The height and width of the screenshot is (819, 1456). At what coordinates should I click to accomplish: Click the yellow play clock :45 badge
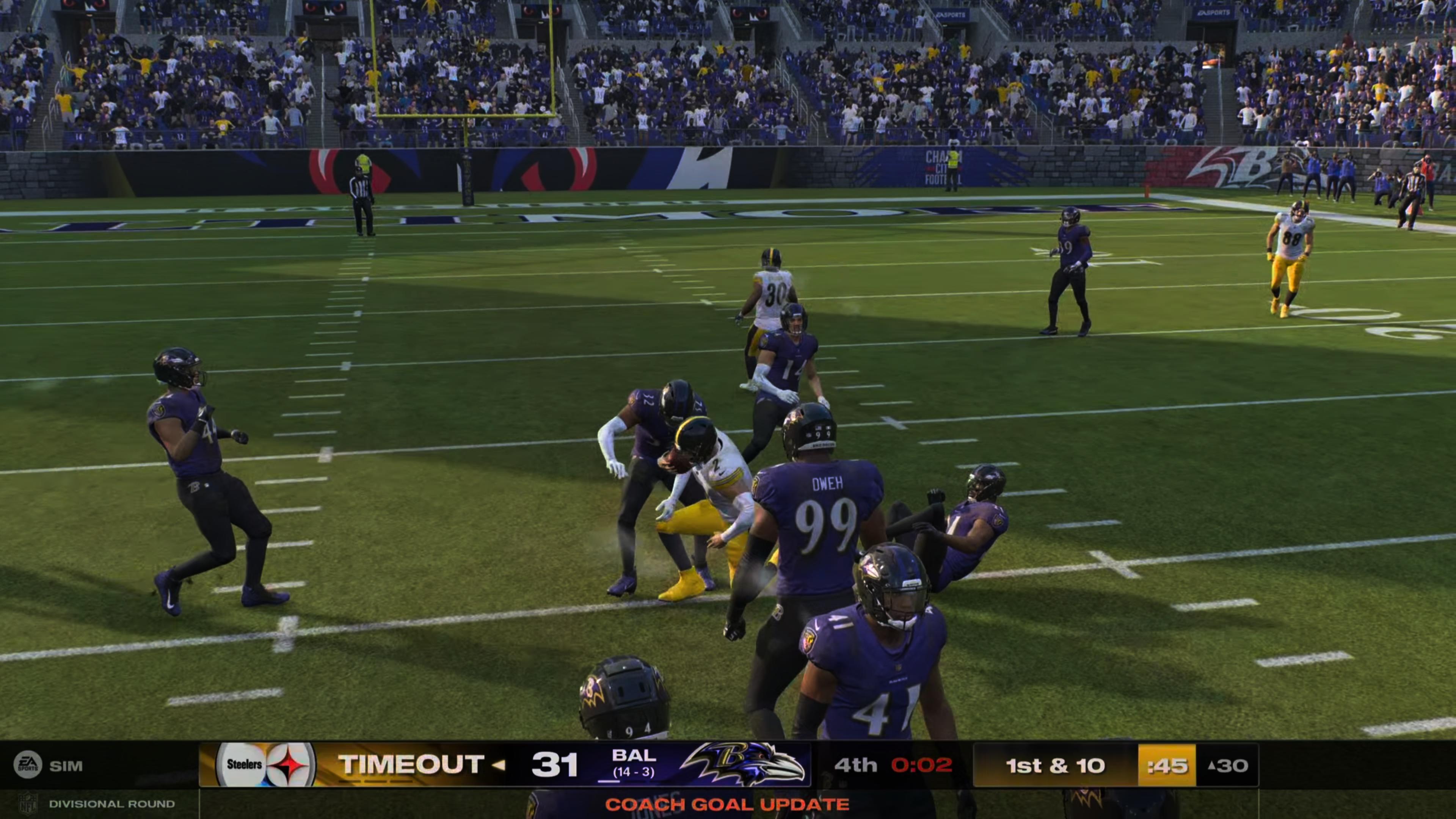pos(1167,765)
